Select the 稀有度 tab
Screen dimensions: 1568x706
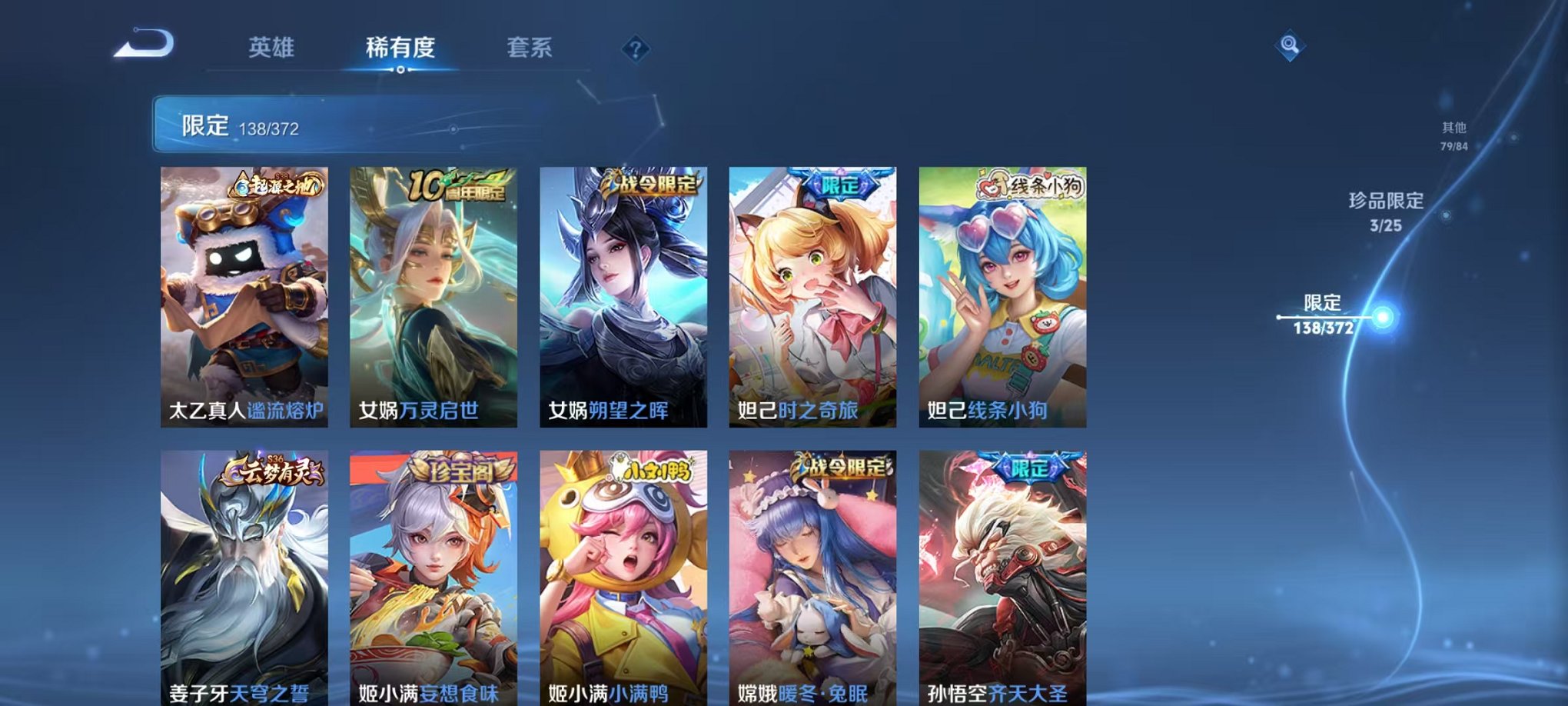400,47
